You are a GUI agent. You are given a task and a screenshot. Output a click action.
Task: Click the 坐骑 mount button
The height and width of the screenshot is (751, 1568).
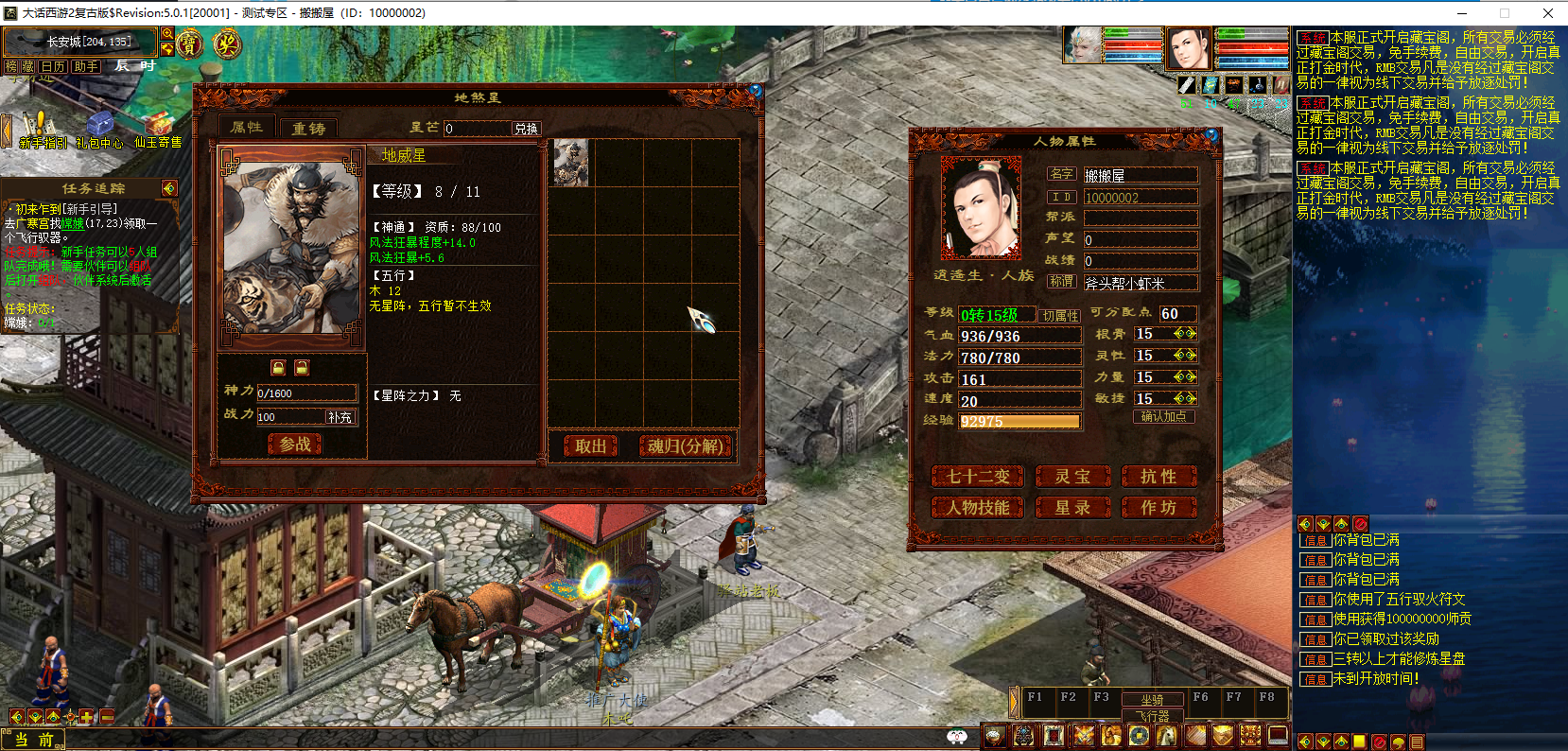[1151, 700]
